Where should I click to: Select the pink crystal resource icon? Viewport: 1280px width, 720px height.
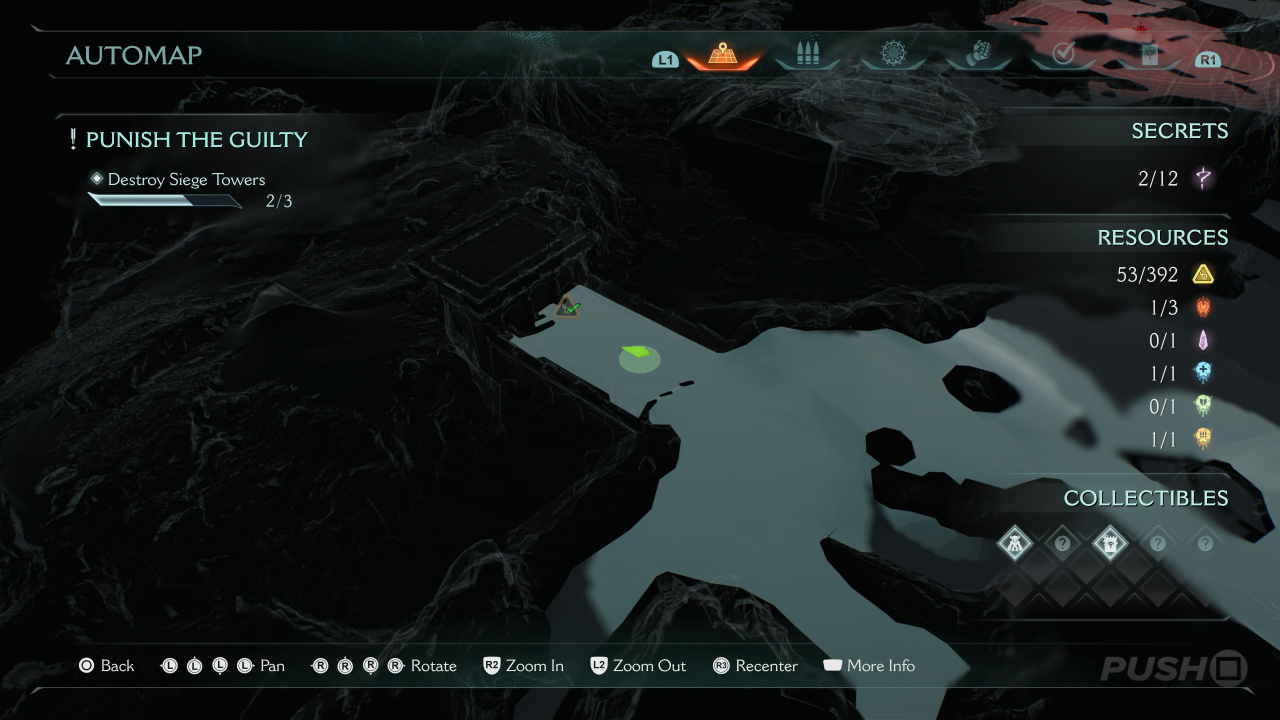coord(1202,341)
